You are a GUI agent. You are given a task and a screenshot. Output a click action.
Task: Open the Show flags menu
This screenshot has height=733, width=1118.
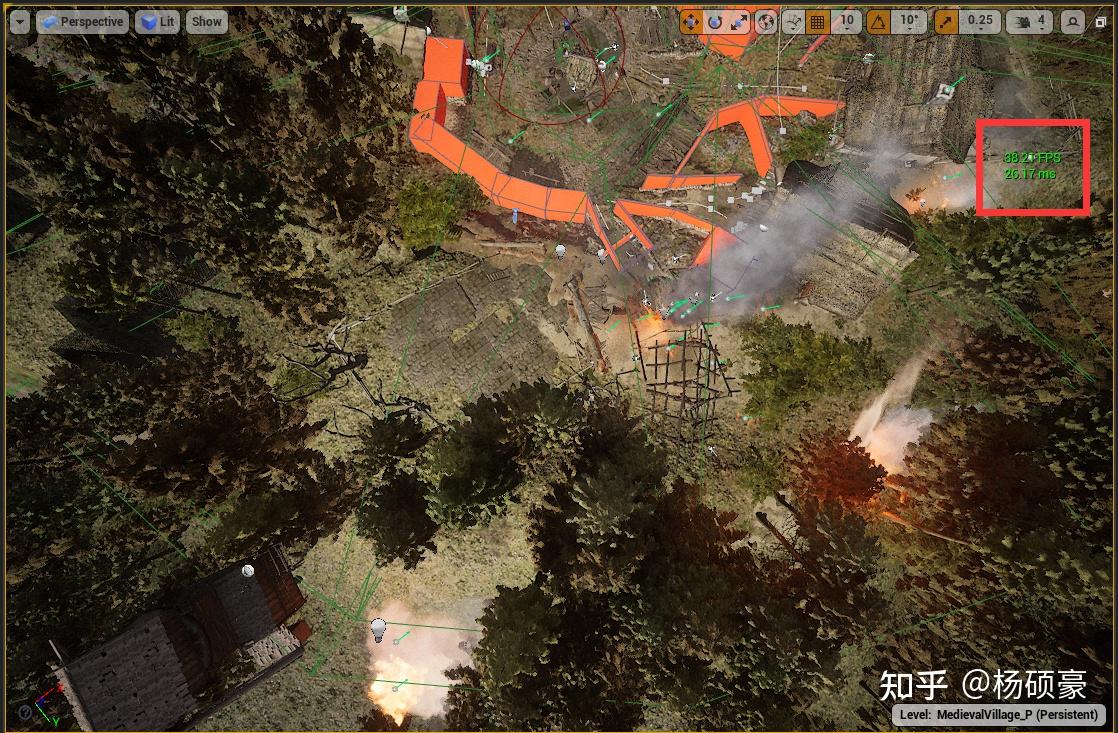207,22
